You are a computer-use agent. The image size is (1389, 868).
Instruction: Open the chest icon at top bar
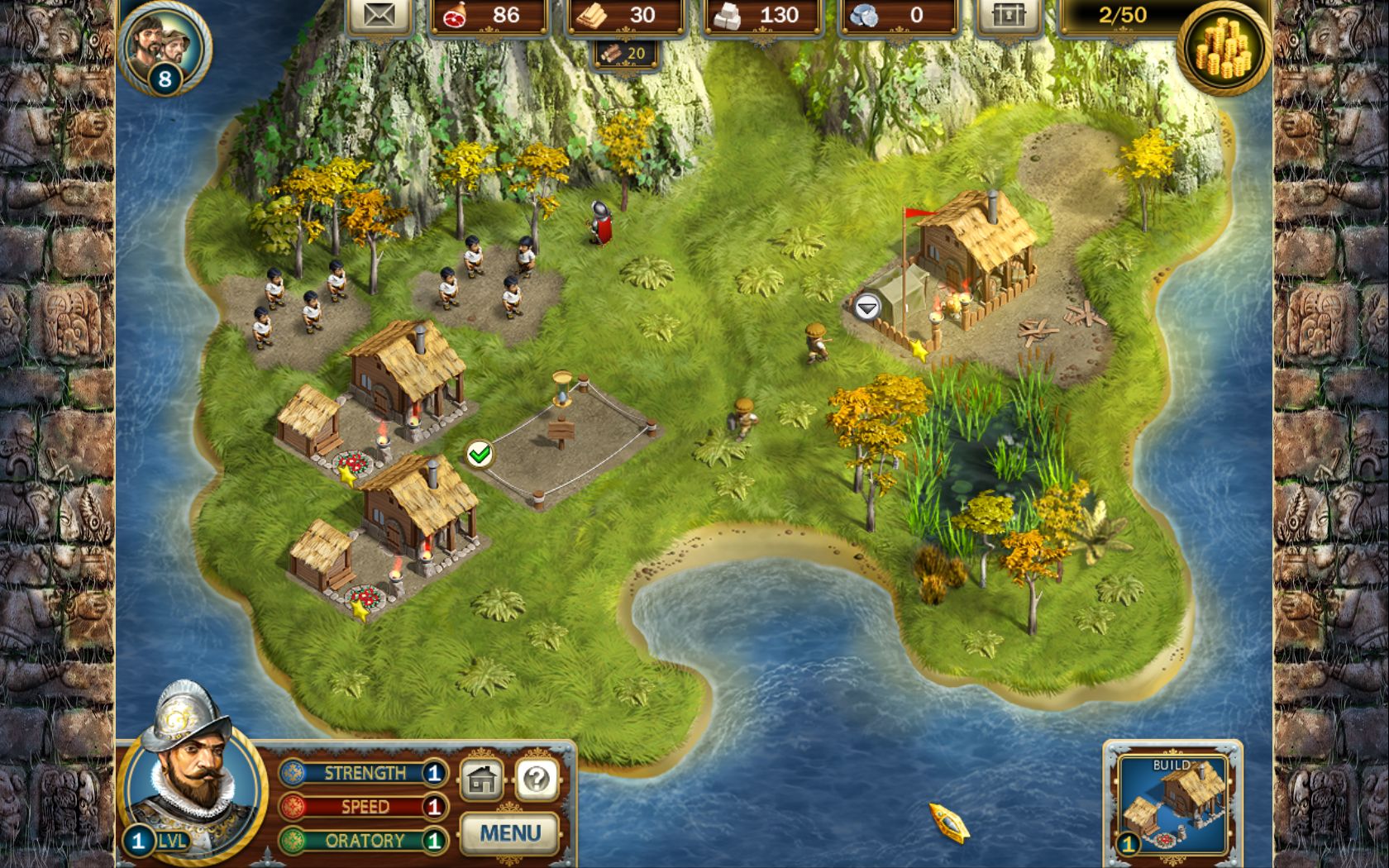coord(1009,16)
